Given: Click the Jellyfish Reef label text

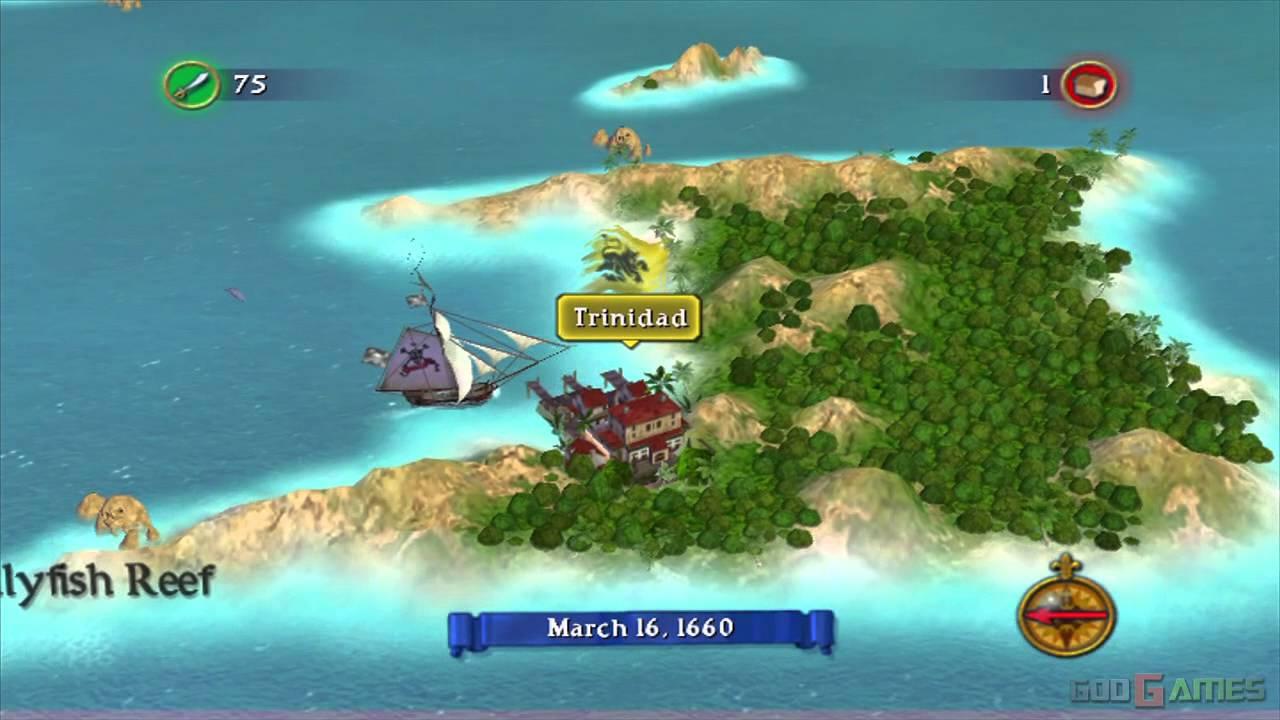Looking at the screenshot, I should coord(105,580).
